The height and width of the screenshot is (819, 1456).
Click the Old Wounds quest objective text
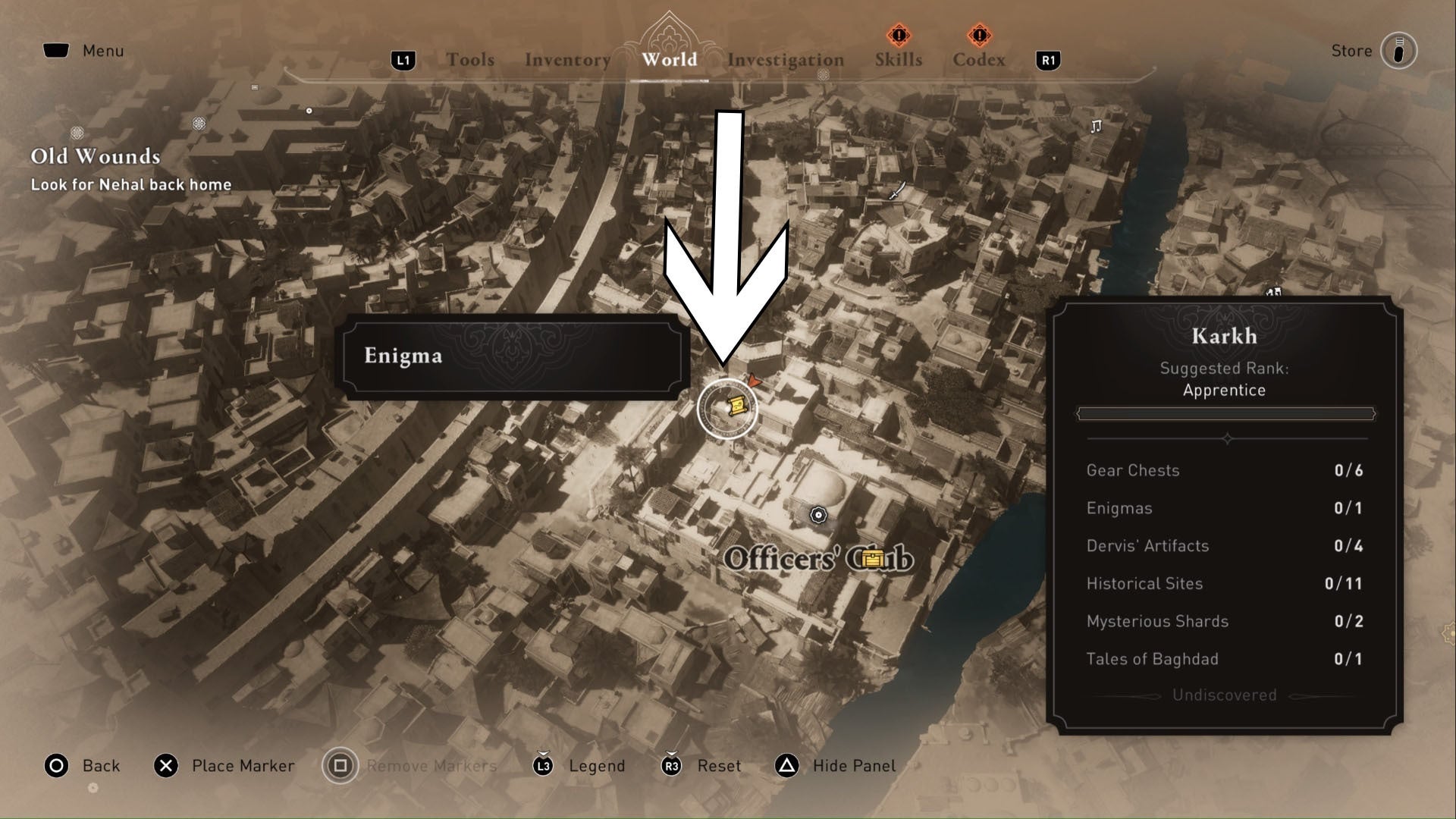pos(131,184)
